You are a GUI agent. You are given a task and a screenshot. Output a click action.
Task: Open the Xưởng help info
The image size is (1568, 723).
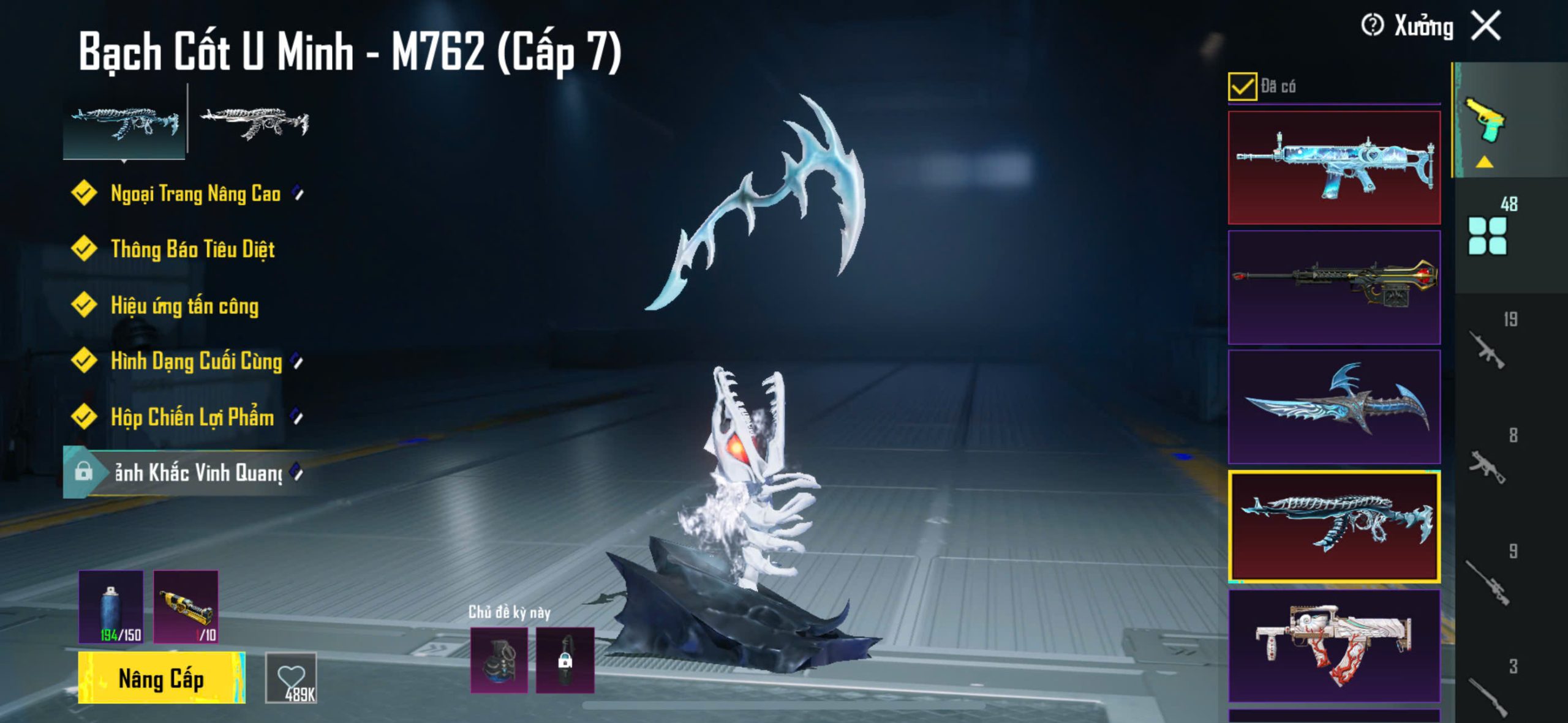1372,26
